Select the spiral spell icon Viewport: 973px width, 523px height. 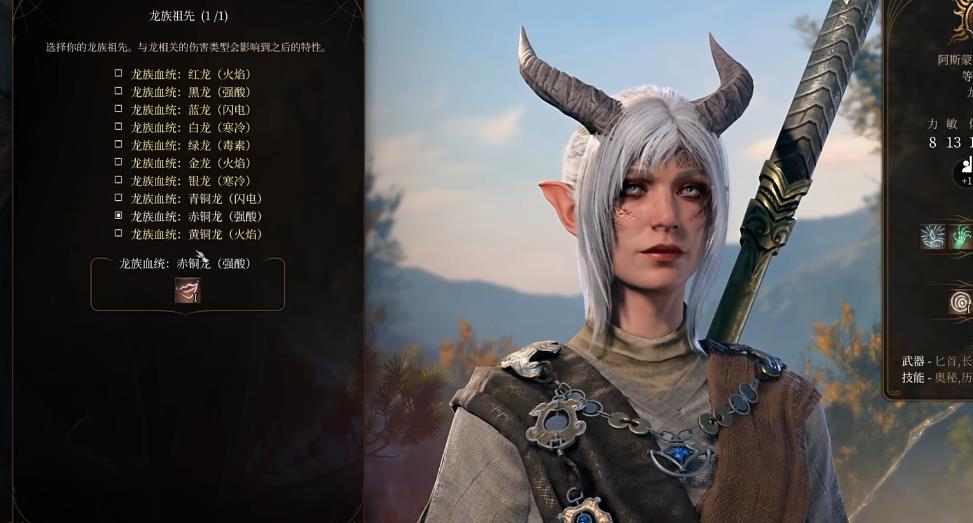[961, 302]
